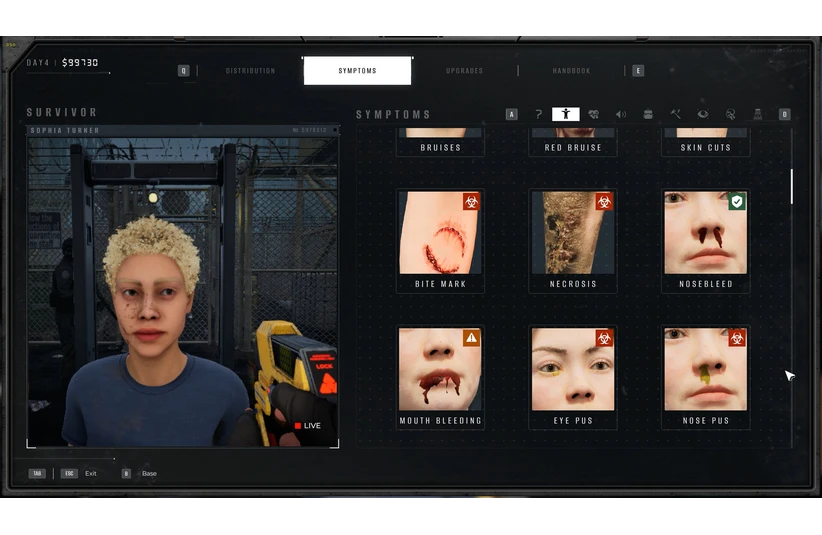Image resolution: width=822 pixels, height=535 pixels.
Task: Show the speaker sound symptom category
Action: [621, 114]
